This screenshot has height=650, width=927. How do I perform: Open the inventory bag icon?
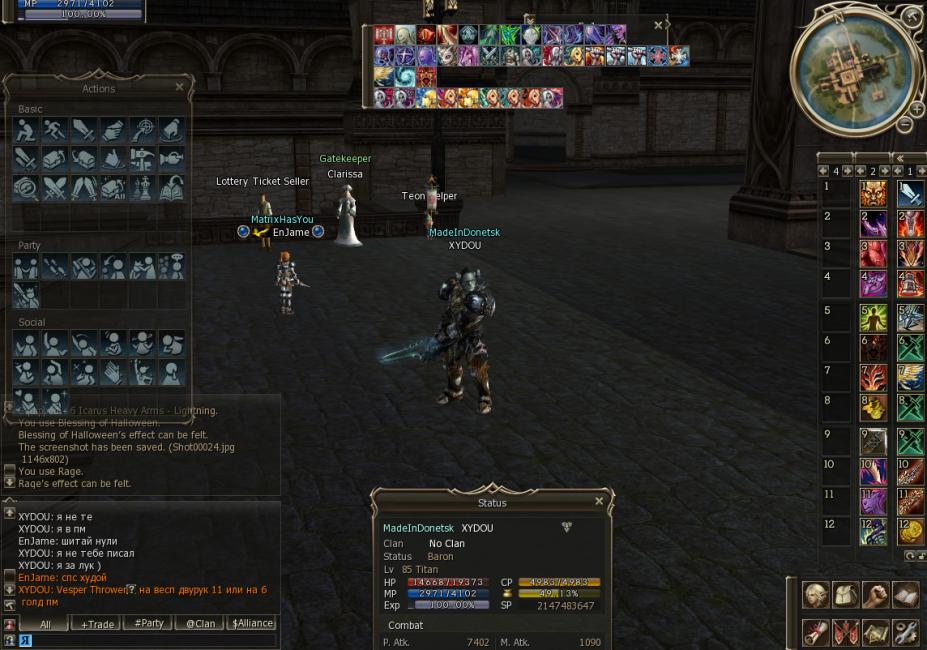tap(846, 595)
